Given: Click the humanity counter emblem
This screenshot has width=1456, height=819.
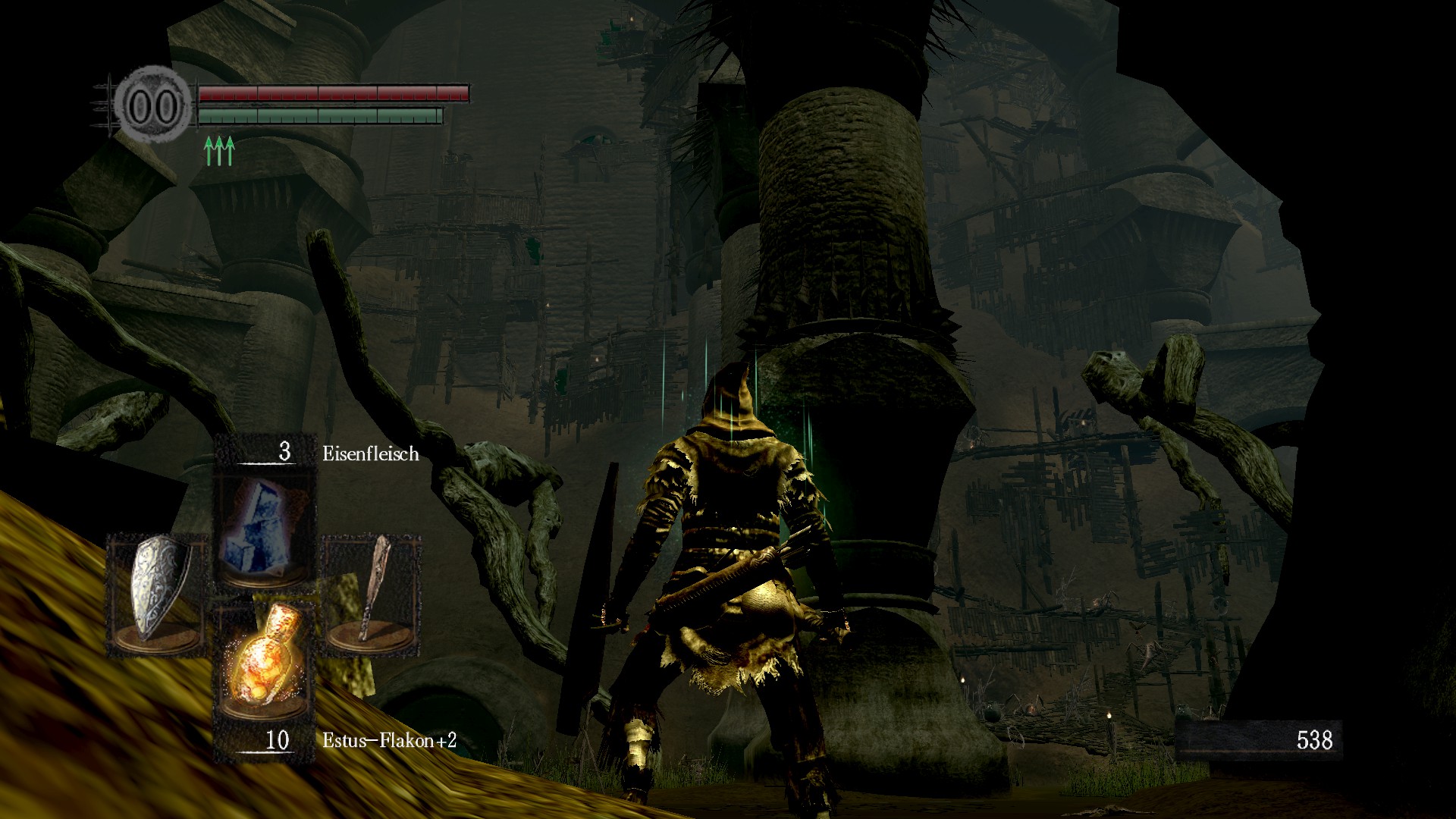Looking at the screenshot, I should 152,106.
